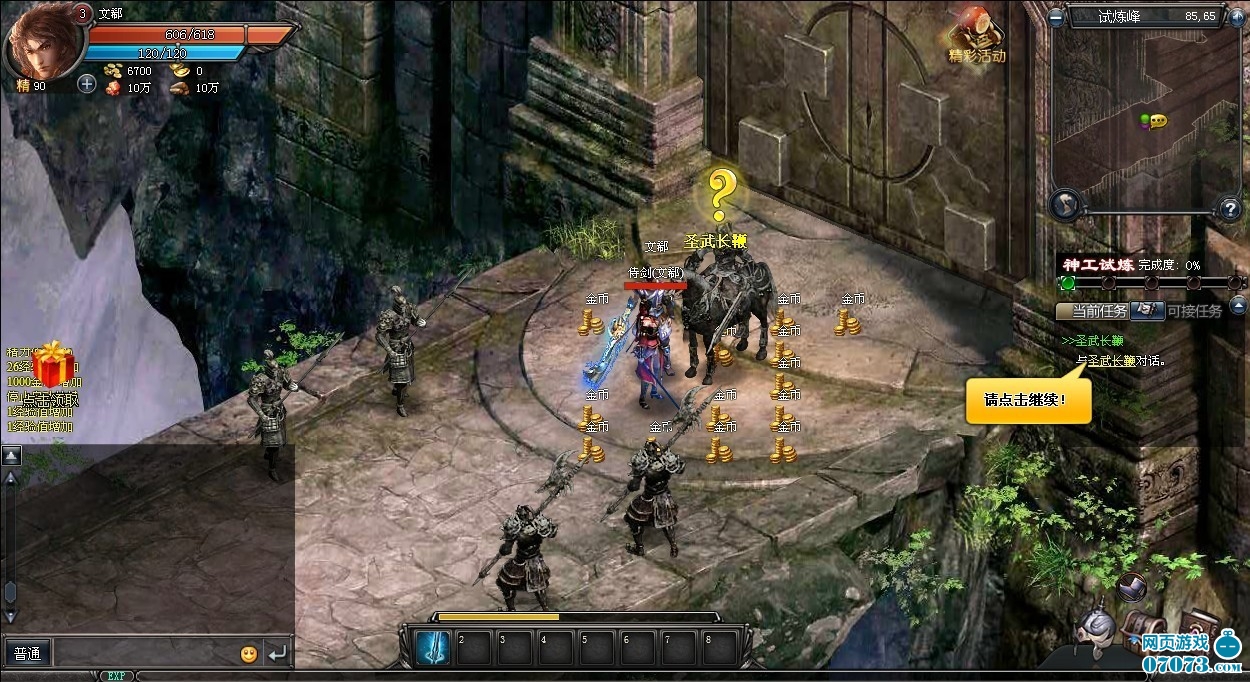Select the 普通 chat channel button
Screen dimensions: 1250x682
(28, 654)
